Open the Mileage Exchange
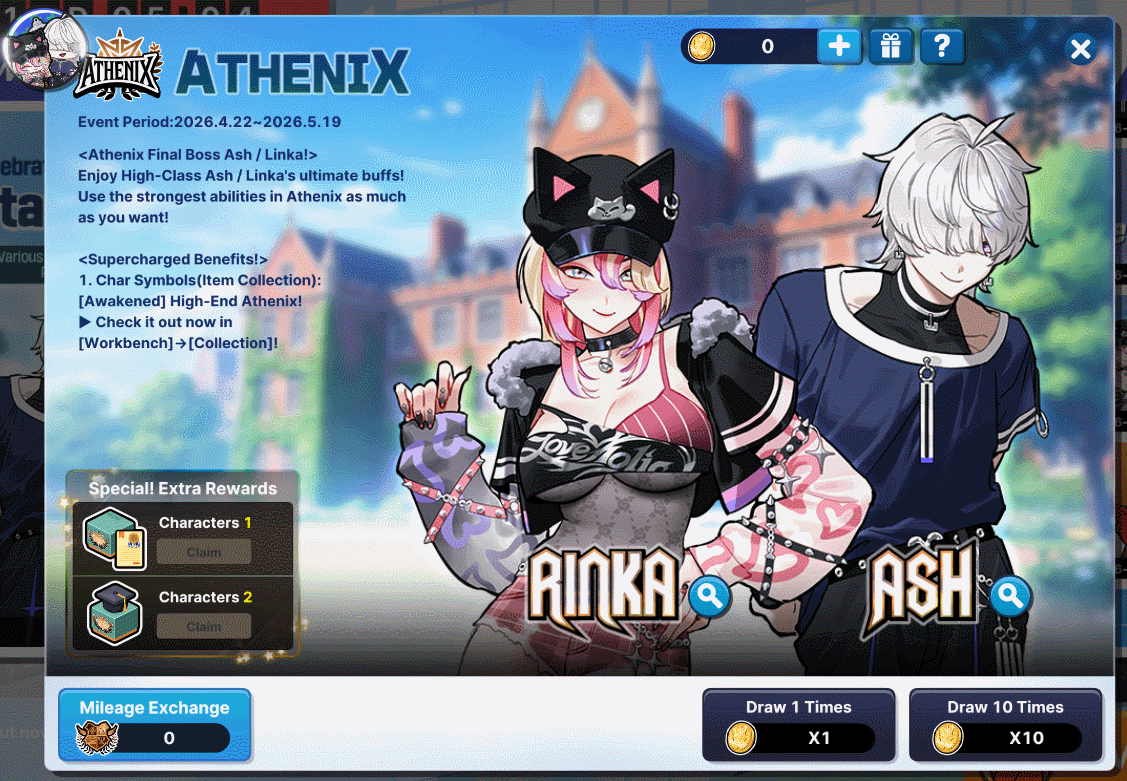The image size is (1127, 781). (154, 724)
